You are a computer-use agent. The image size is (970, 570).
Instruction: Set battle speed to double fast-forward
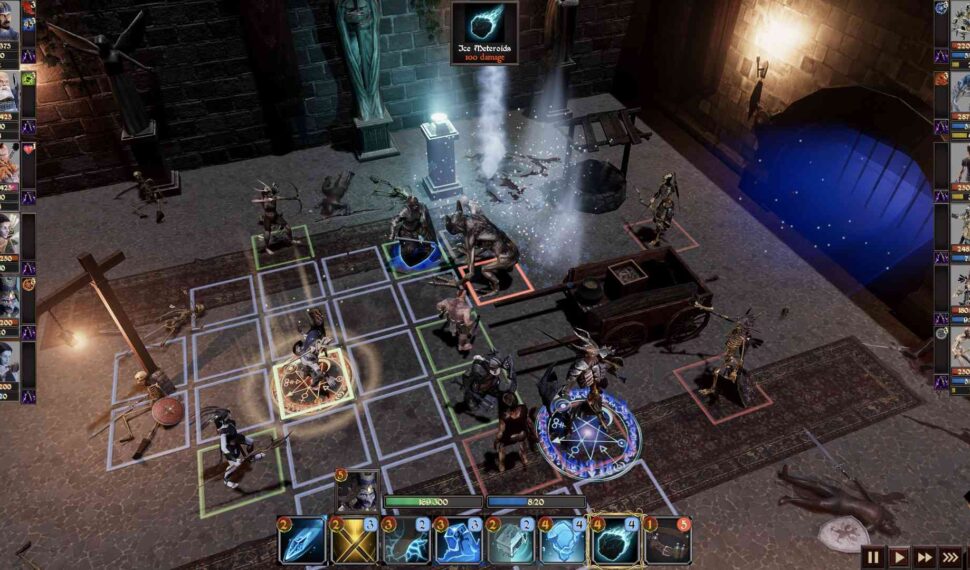(x=925, y=557)
